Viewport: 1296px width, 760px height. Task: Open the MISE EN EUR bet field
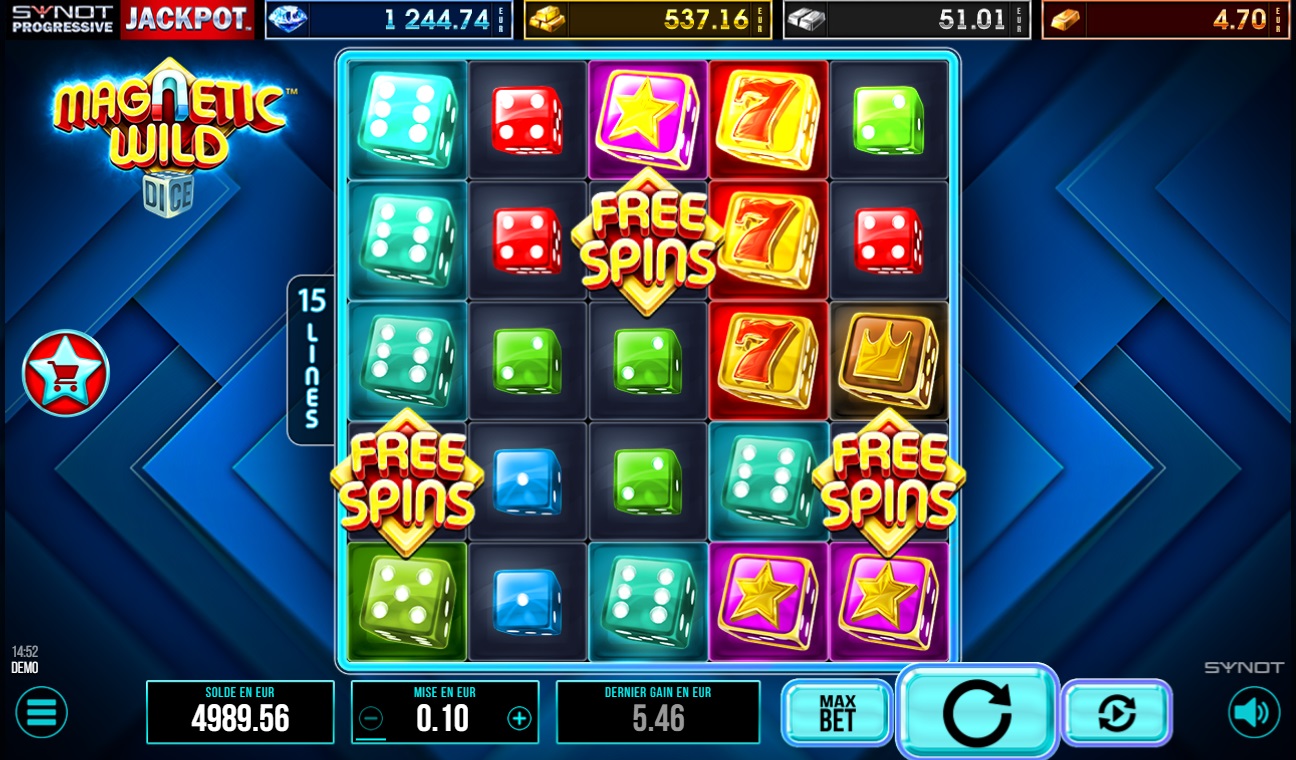[445, 715]
